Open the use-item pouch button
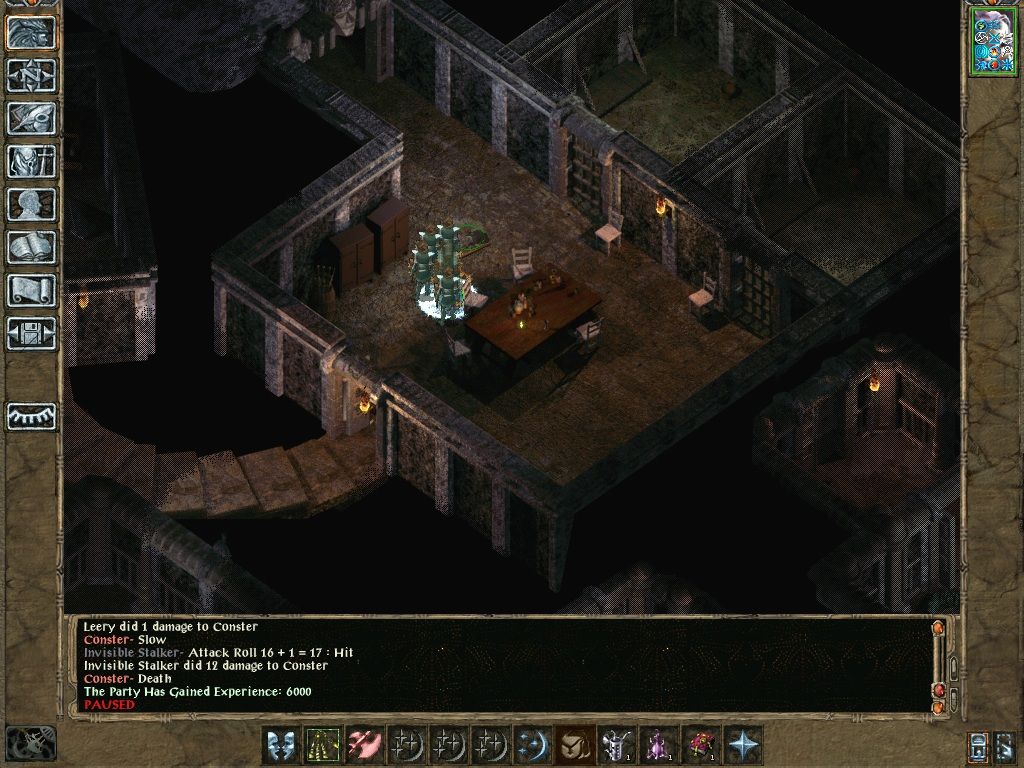Screen dimensions: 1024x768 click(x=574, y=745)
